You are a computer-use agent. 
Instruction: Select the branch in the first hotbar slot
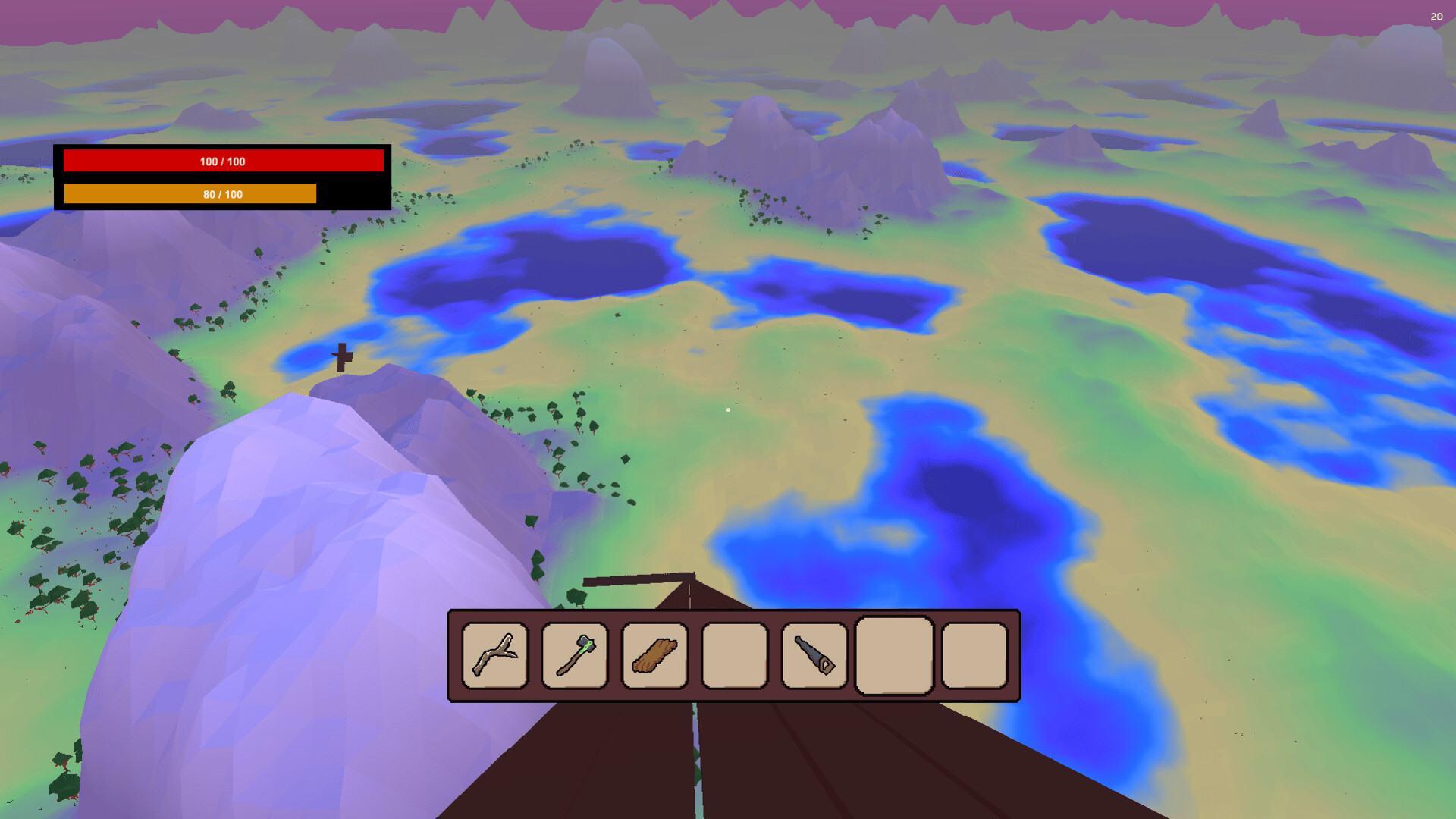pyautogui.click(x=494, y=657)
